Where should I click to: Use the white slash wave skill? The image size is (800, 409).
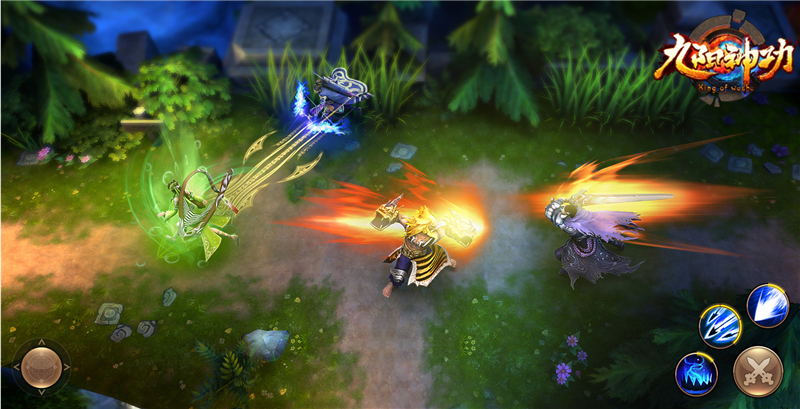click(768, 305)
